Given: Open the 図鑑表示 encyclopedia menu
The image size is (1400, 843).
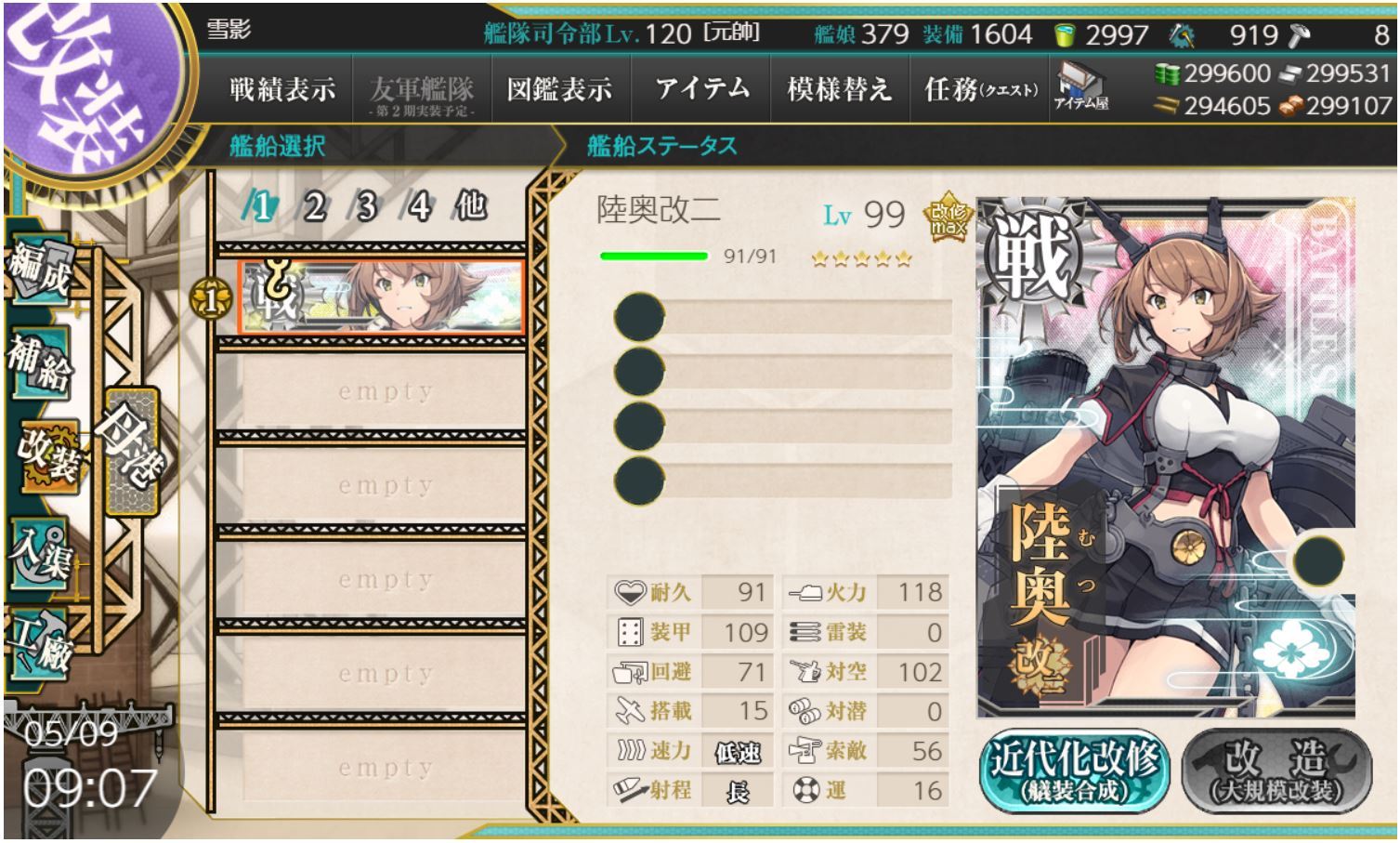Looking at the screenshot, I should click(x=559, y=90).
